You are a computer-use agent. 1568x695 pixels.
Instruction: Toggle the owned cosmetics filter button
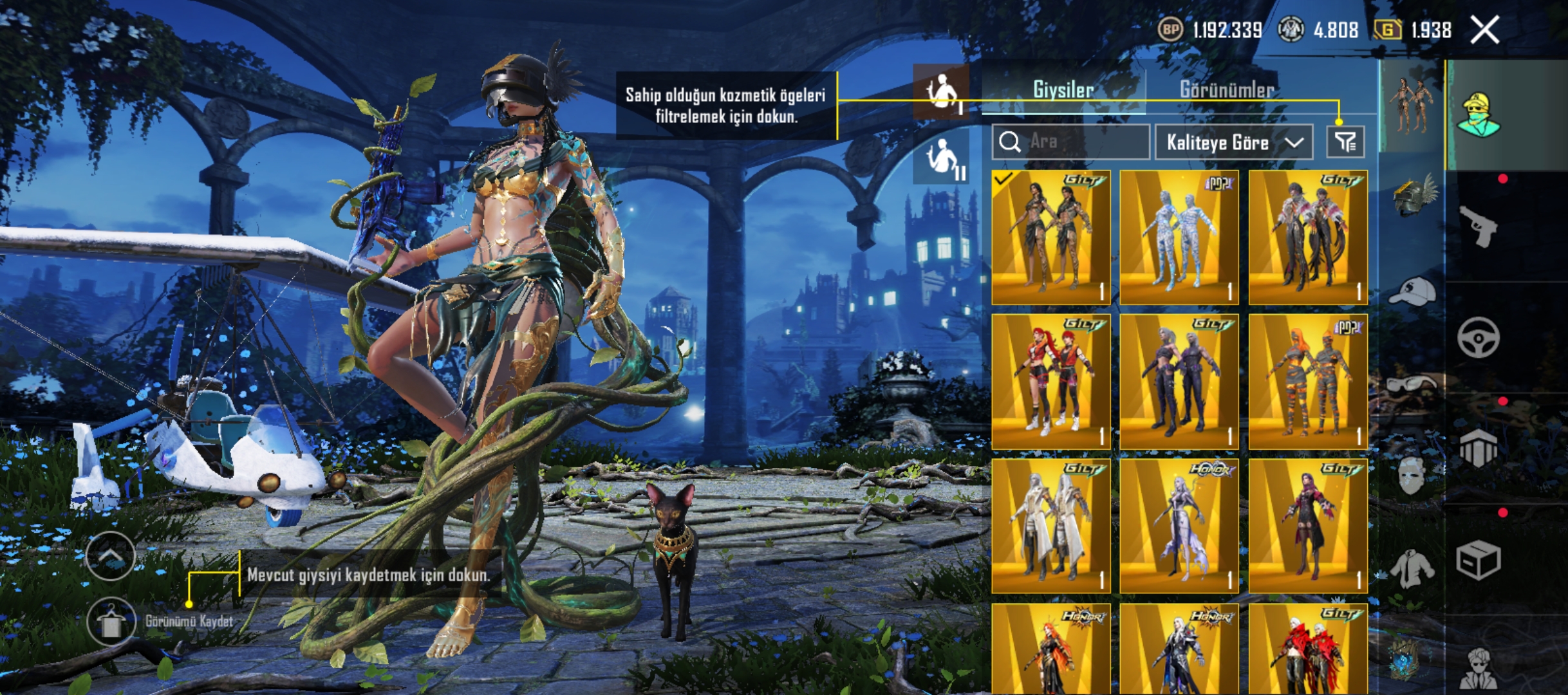coord(1345,142)
